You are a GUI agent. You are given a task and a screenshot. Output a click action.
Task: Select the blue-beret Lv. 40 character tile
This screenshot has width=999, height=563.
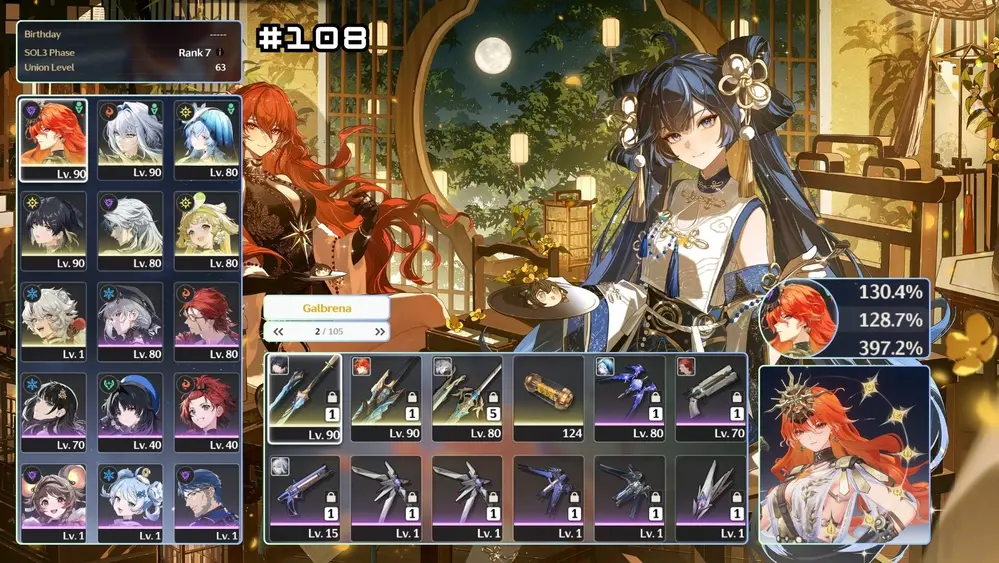[x=130, y=413]
